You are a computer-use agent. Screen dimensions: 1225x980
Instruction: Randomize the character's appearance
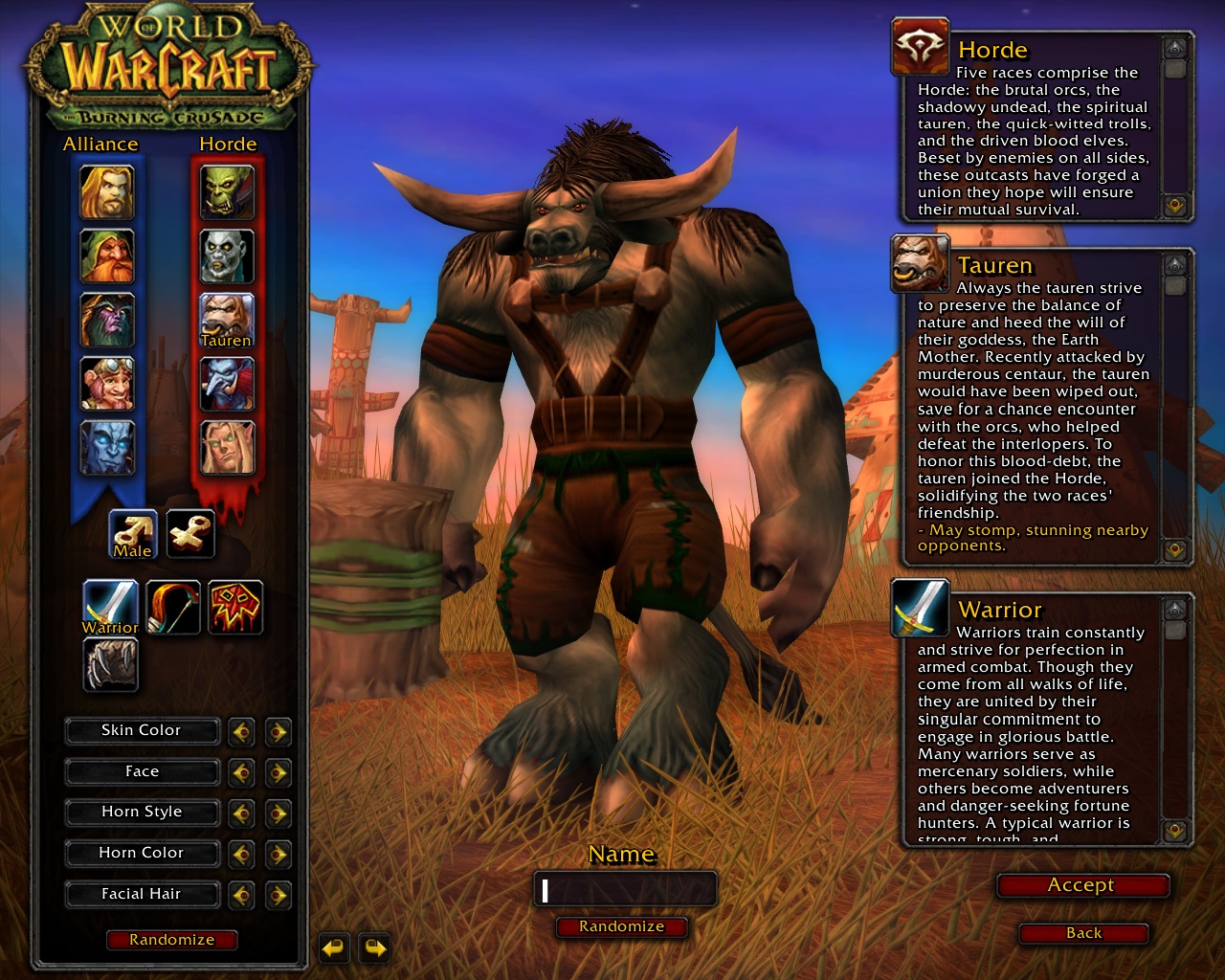172,940
